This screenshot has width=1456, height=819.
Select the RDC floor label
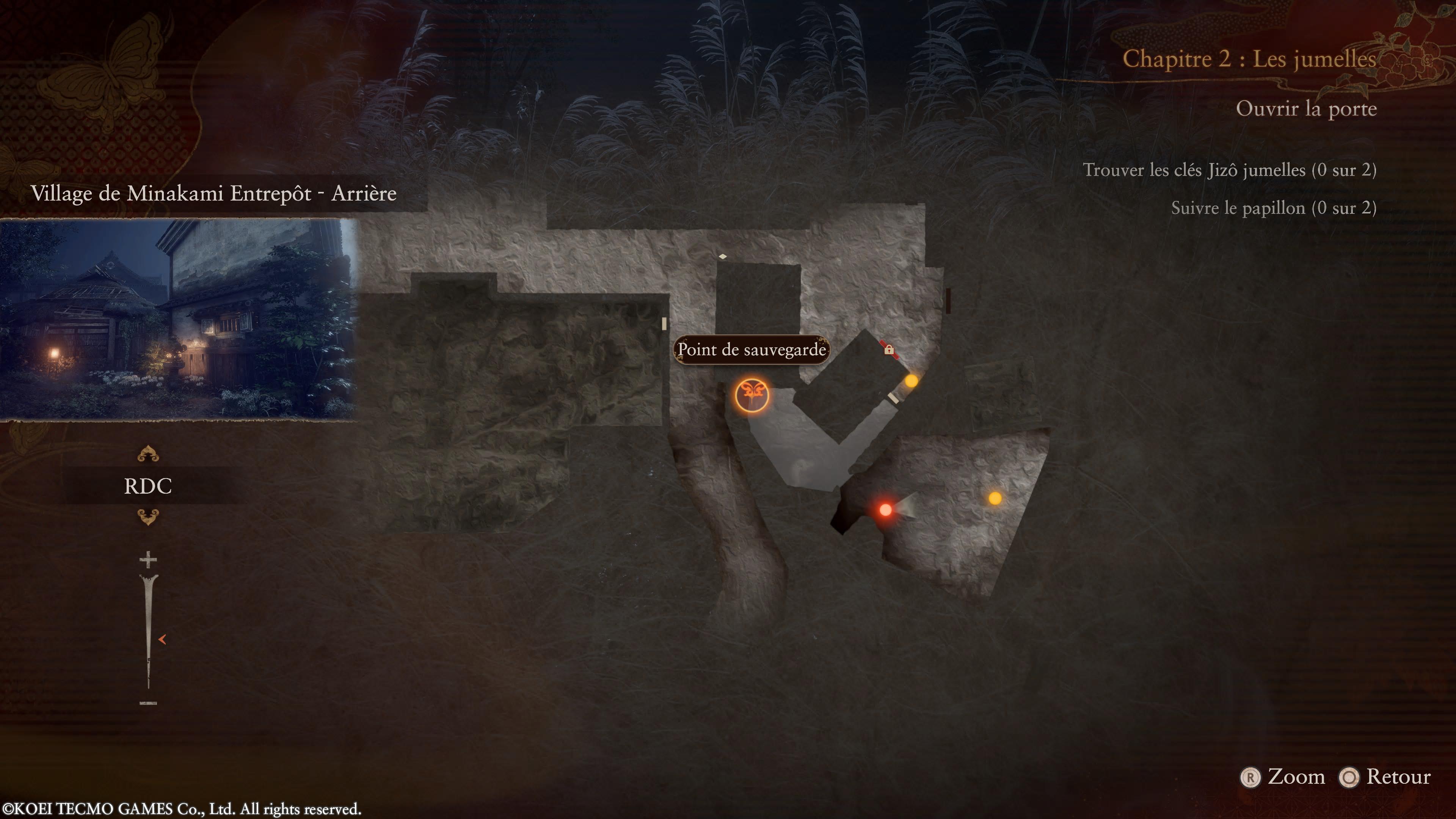coord(147,486)
